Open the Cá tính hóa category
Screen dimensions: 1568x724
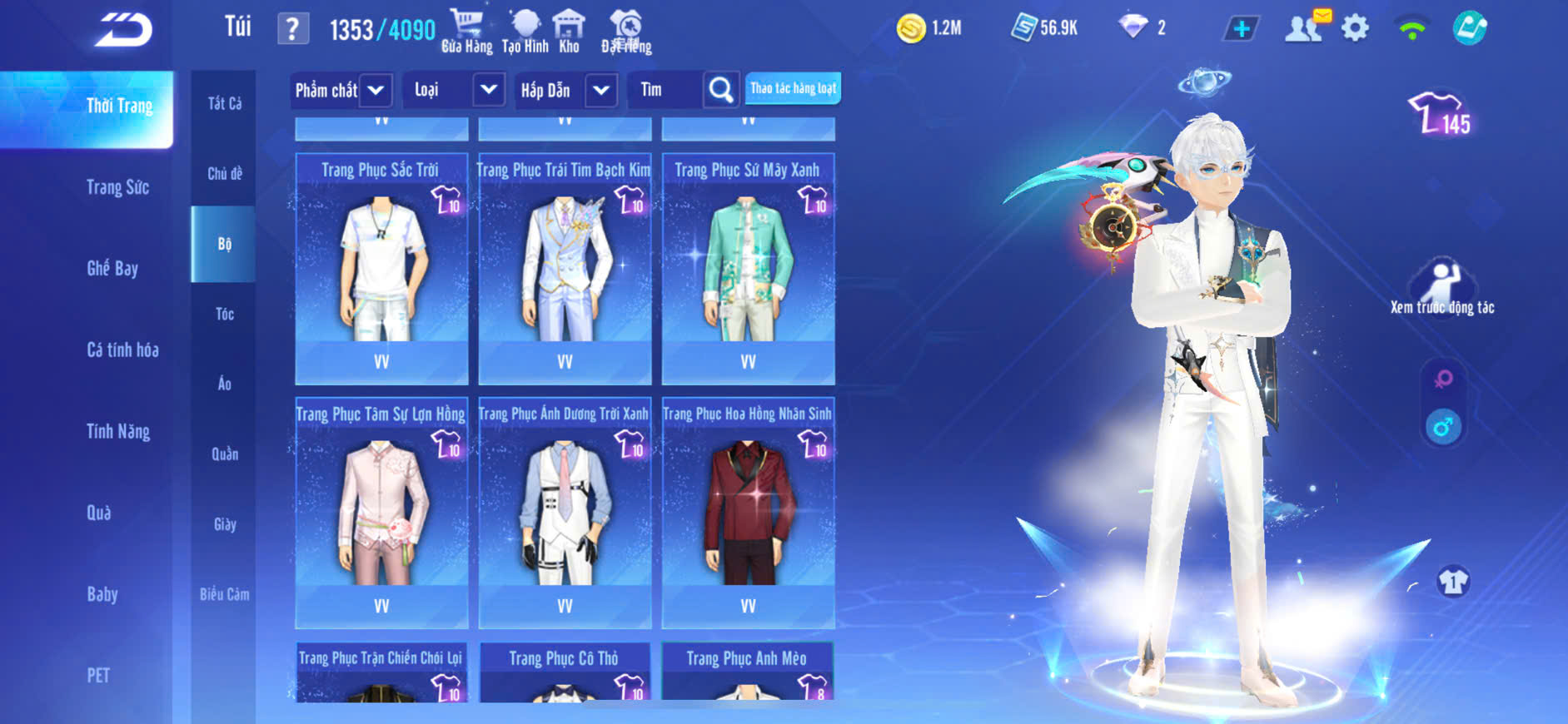coord(122,350)
